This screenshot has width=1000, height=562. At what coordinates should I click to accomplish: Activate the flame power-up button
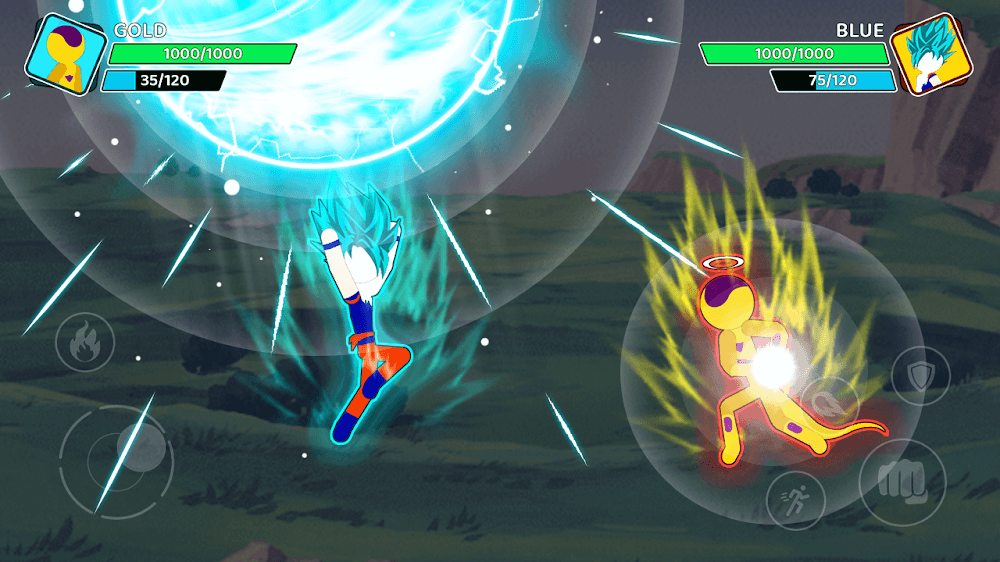(x=85, y=342)
